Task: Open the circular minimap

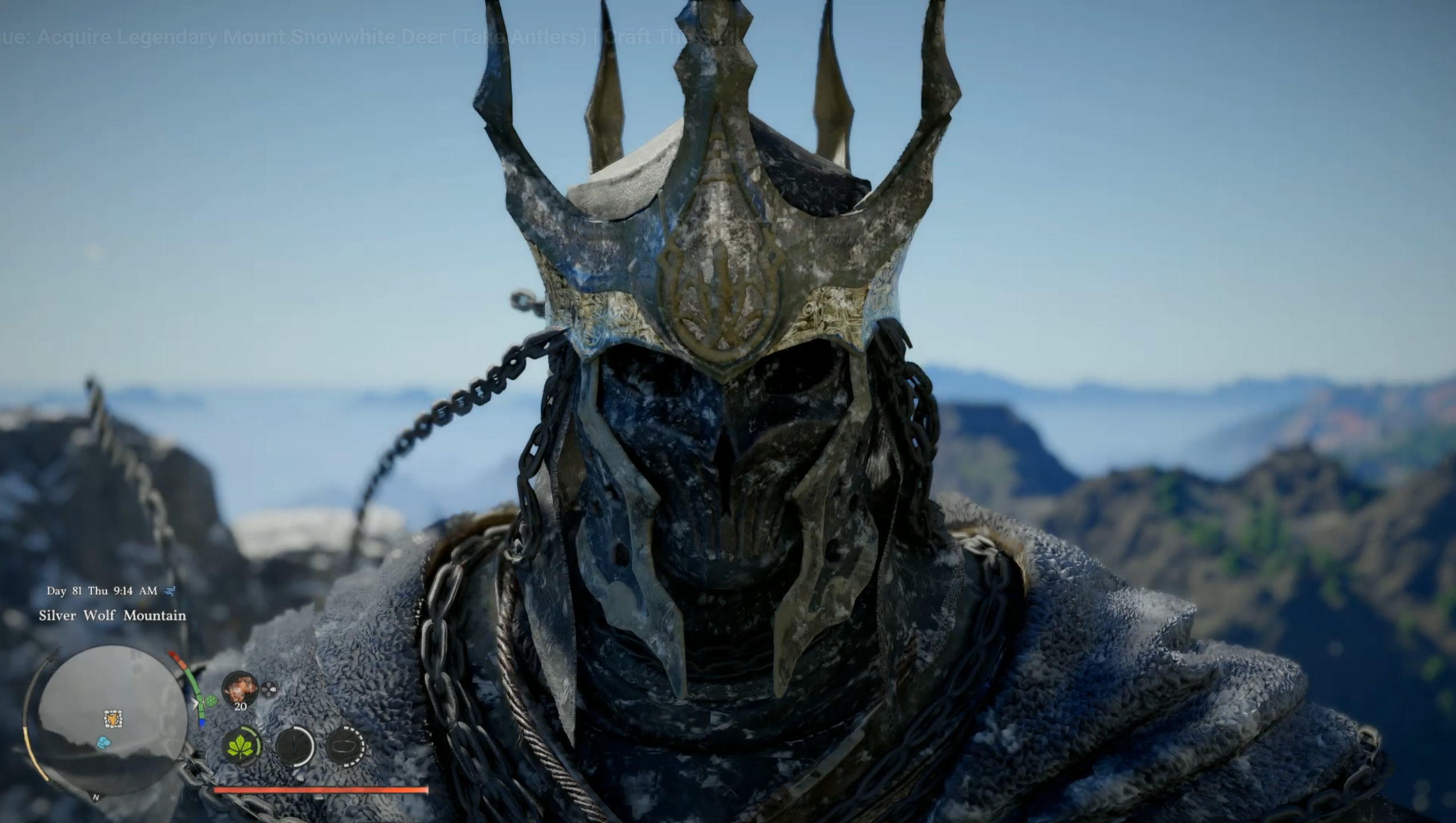Action: (x=112, y=720)
